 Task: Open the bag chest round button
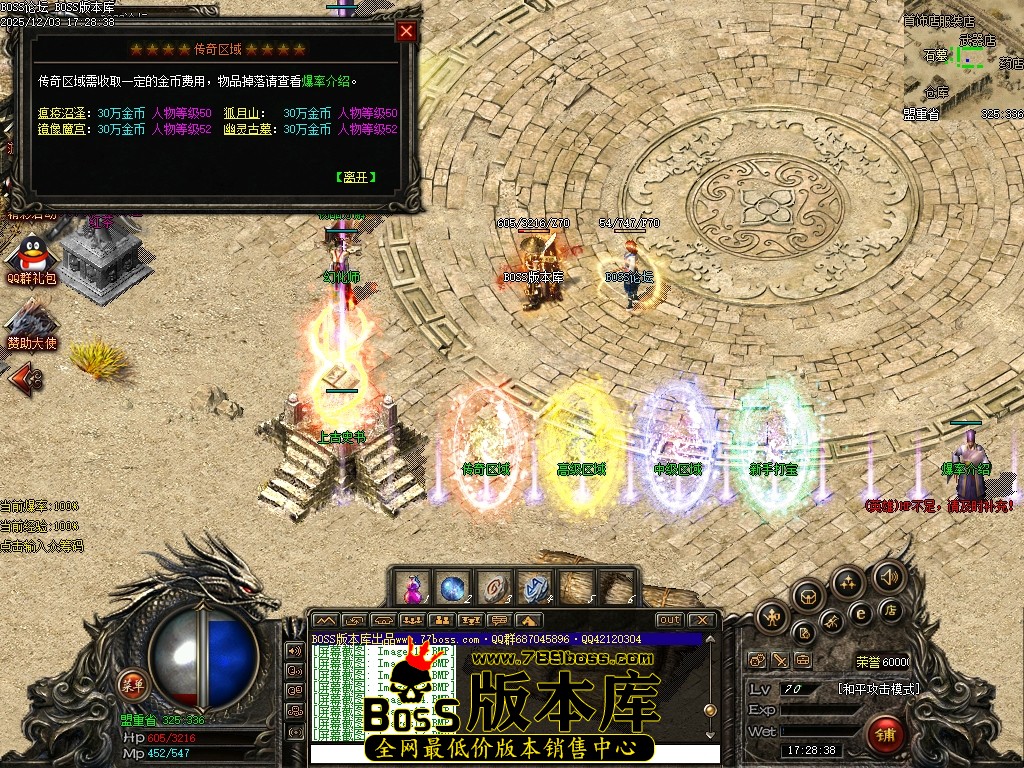808,597
